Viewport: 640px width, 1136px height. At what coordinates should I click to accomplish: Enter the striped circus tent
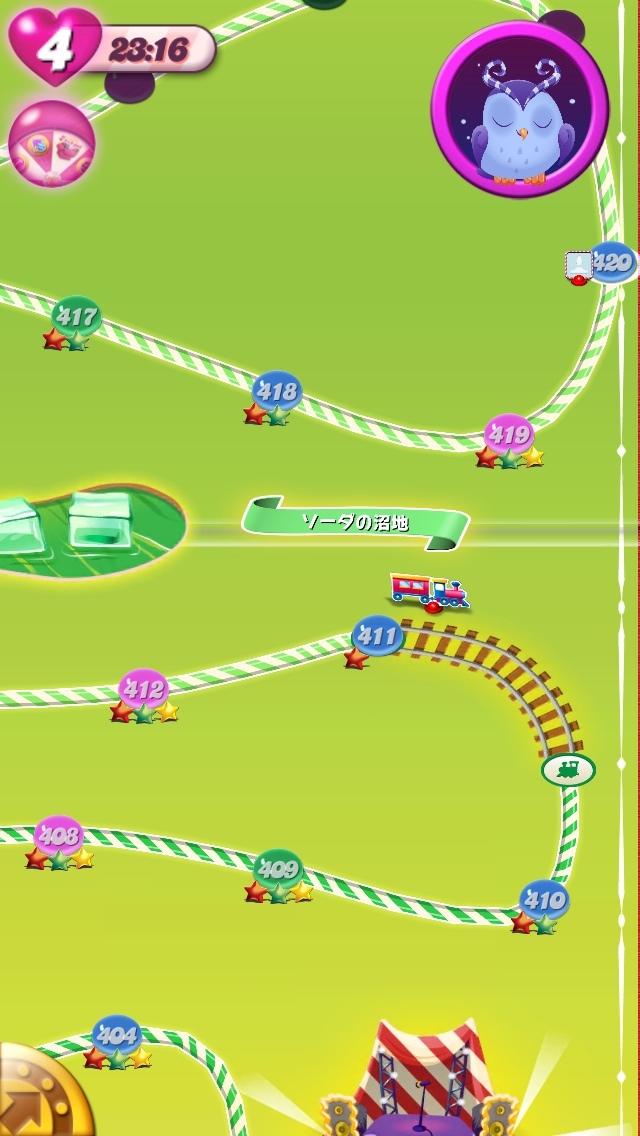[420, 1080]
